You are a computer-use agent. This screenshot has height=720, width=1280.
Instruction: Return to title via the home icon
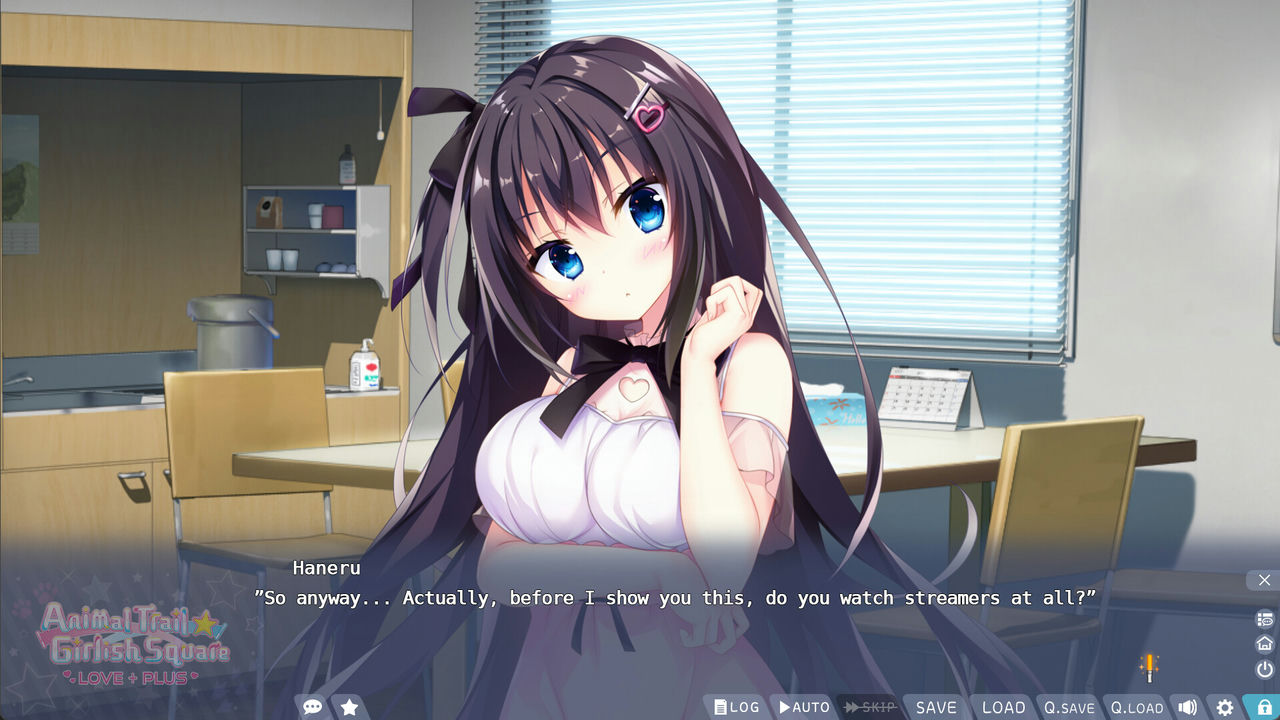click(1263, 643)
